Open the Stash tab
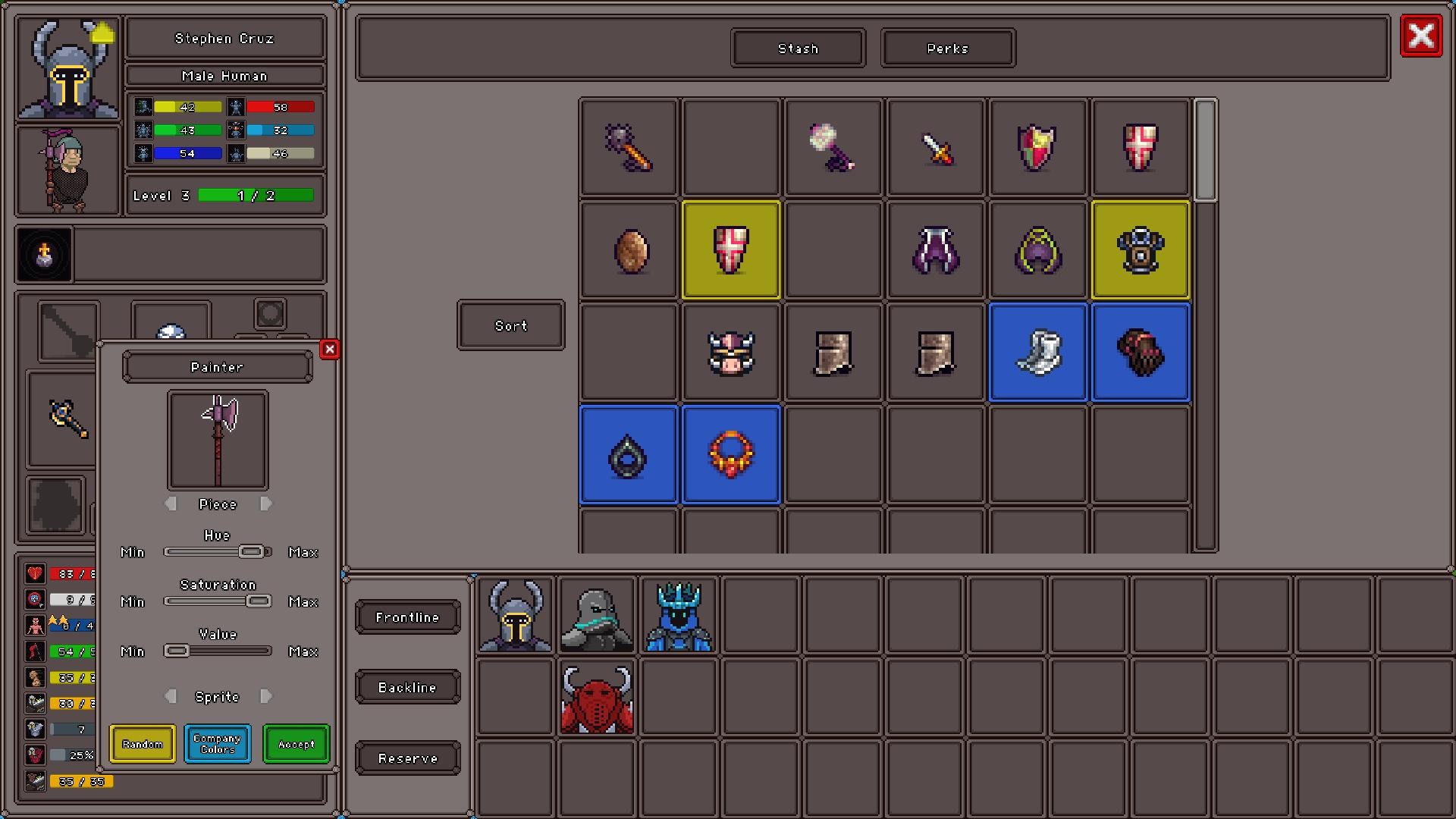This screenshot has height=819, width=1456. [797, 48]
